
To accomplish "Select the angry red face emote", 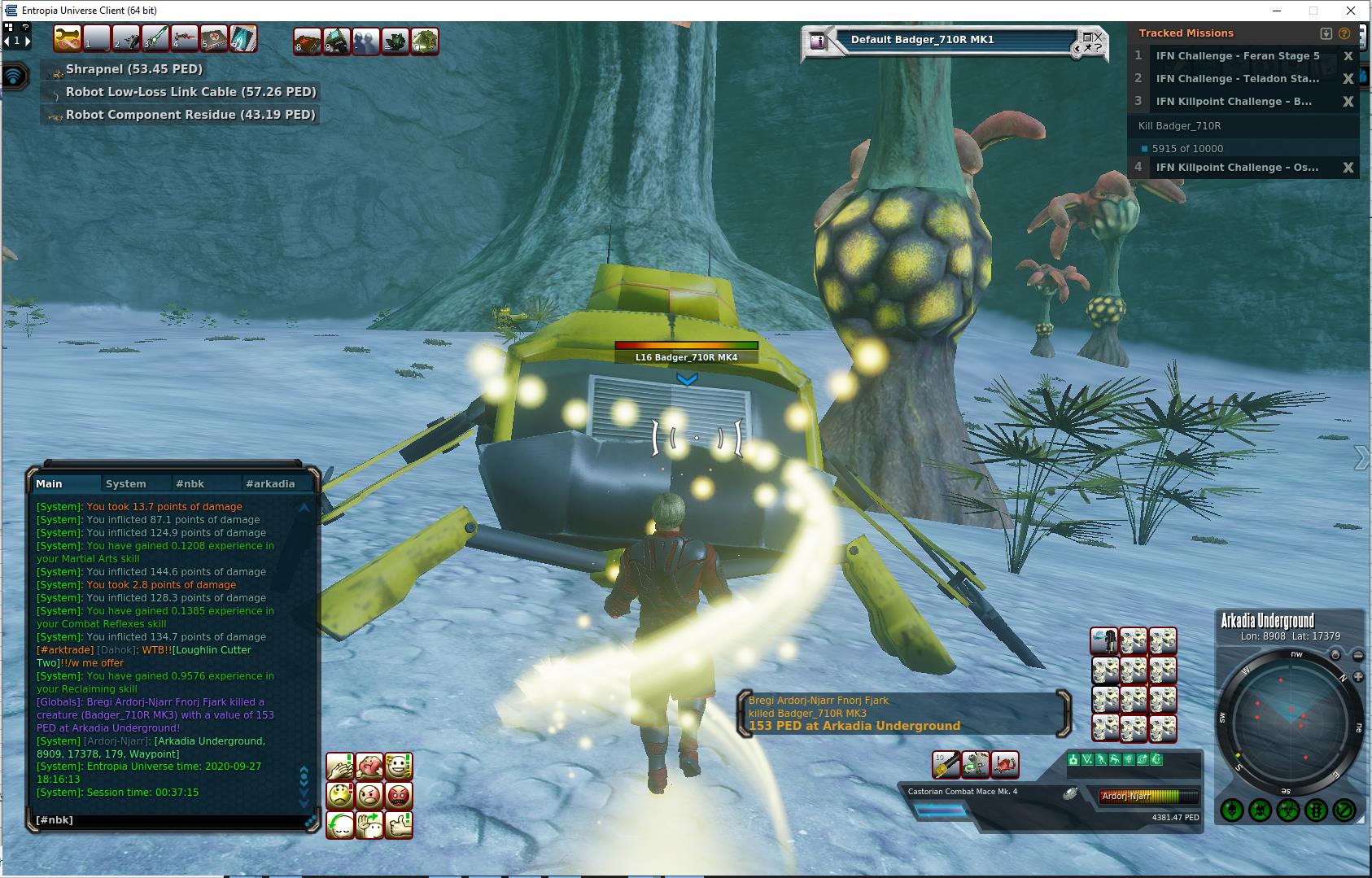I will coord(399,795).
